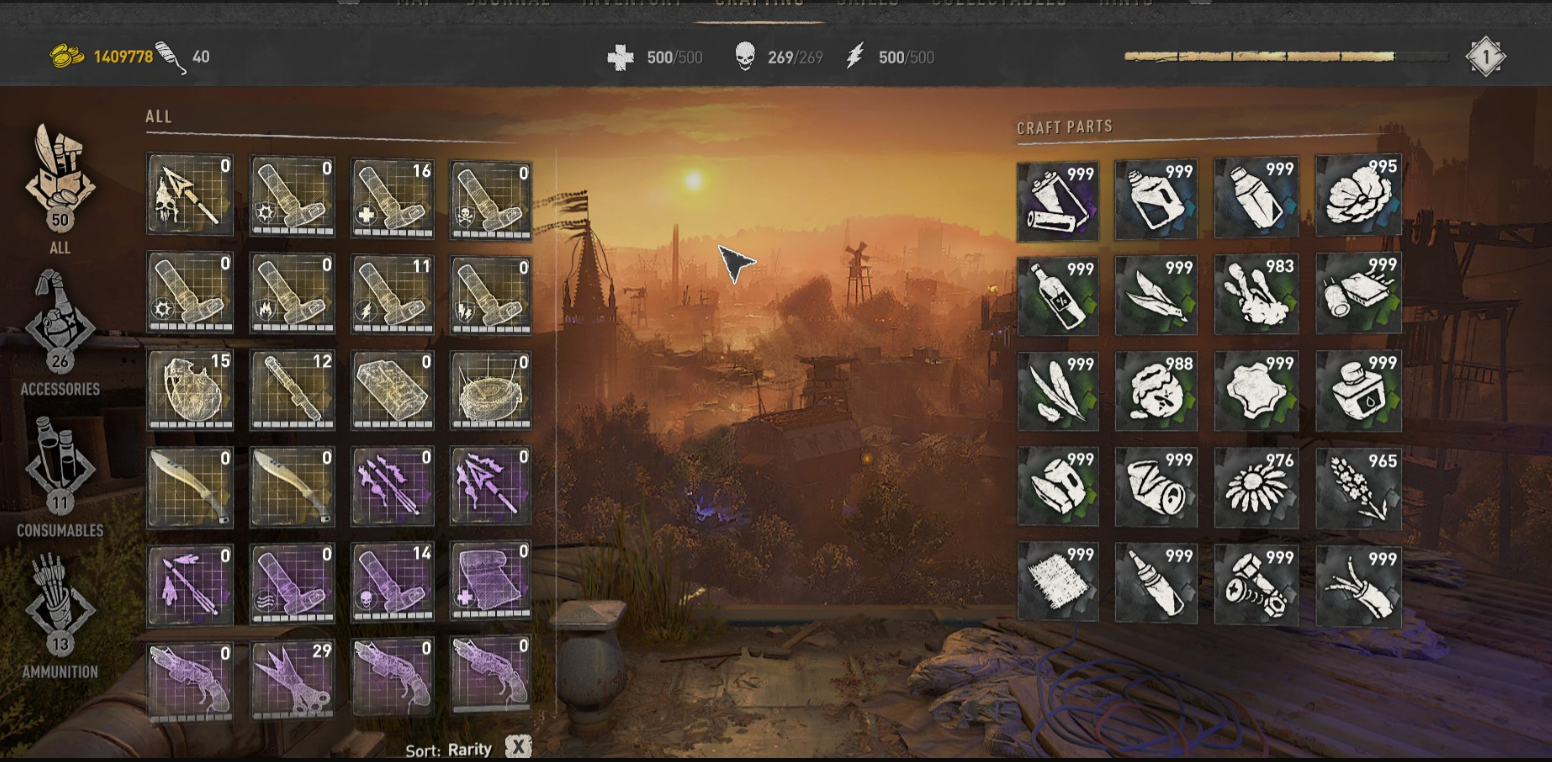Pick the craft part with quantity 988
This screenshot has height=762, width=1552.
click(x=1155, y=391)
